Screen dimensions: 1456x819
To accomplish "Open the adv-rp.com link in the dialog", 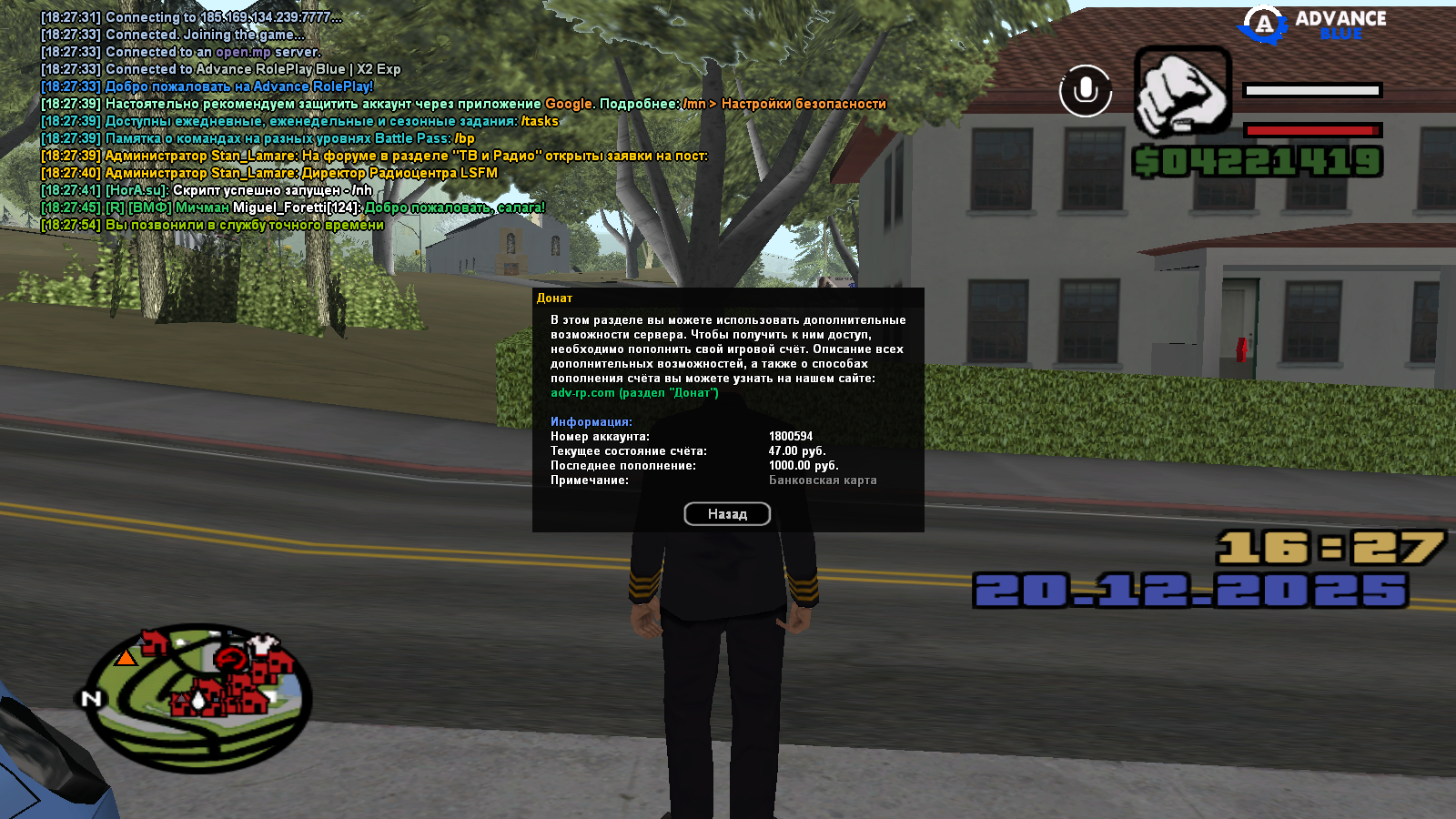I will pos(582,393).
